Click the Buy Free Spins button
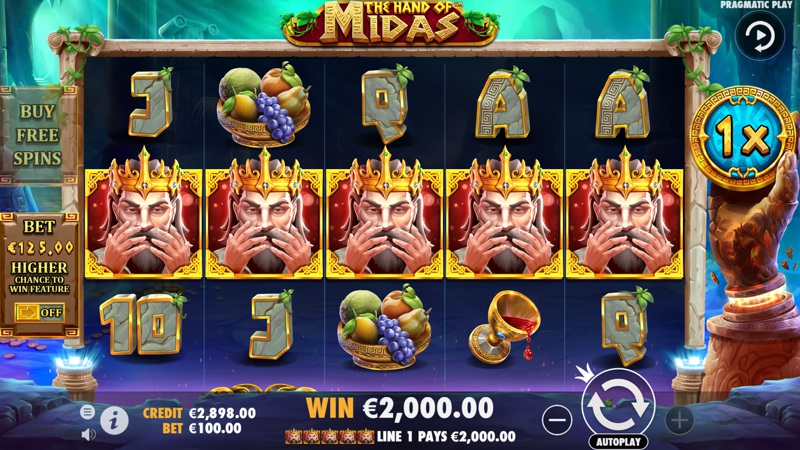 (x=37, y=134)
